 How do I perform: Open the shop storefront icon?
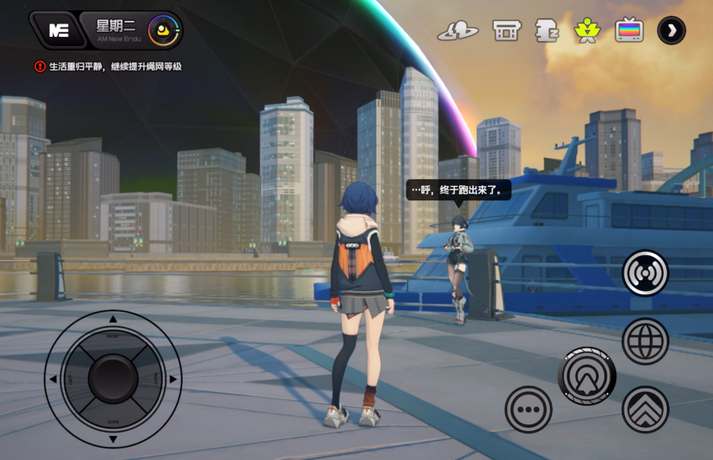(507, 30)
